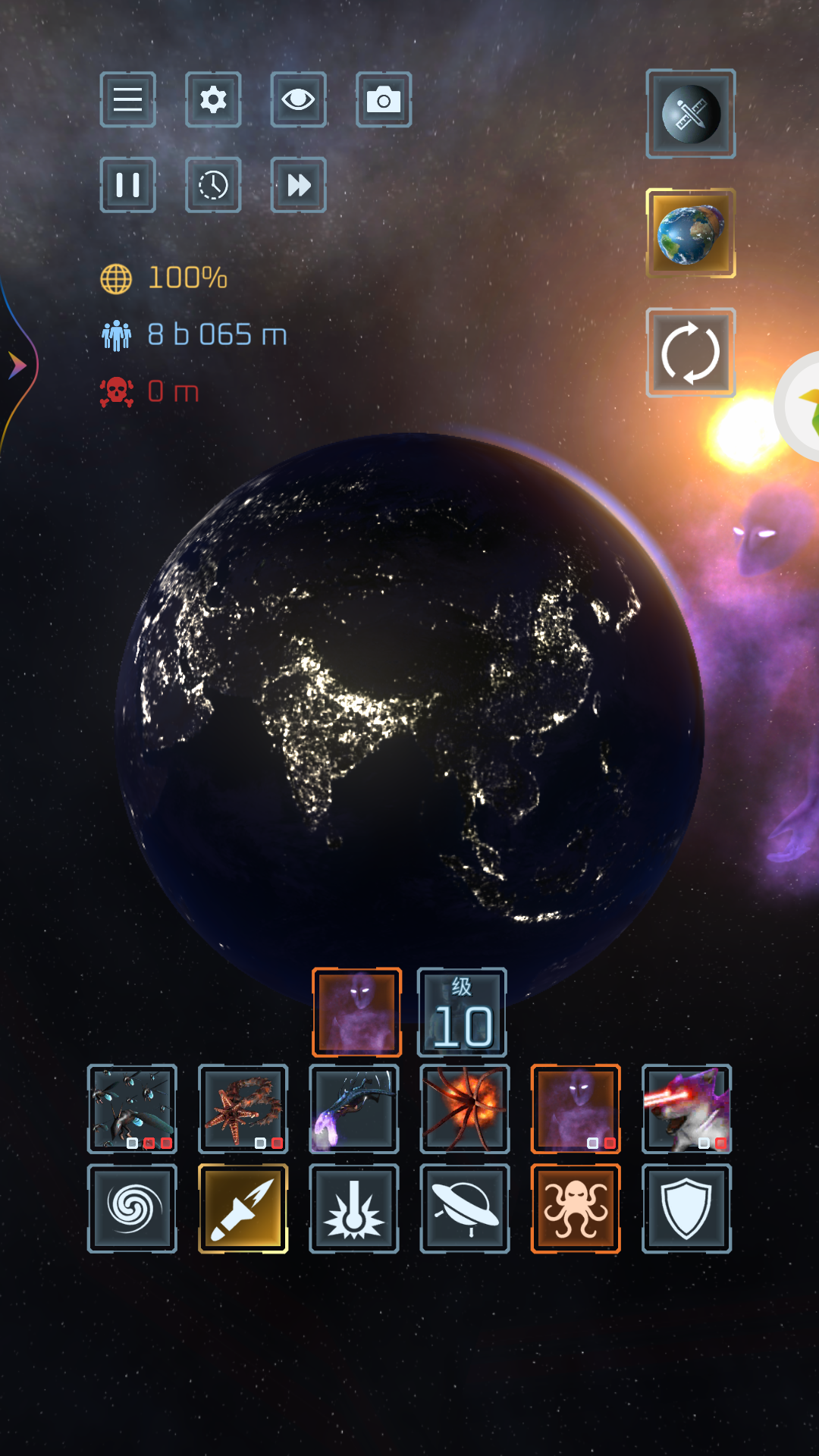Click the clock time control button
The height and width of the screenshot is (1456, 819).
coord(213,184)
